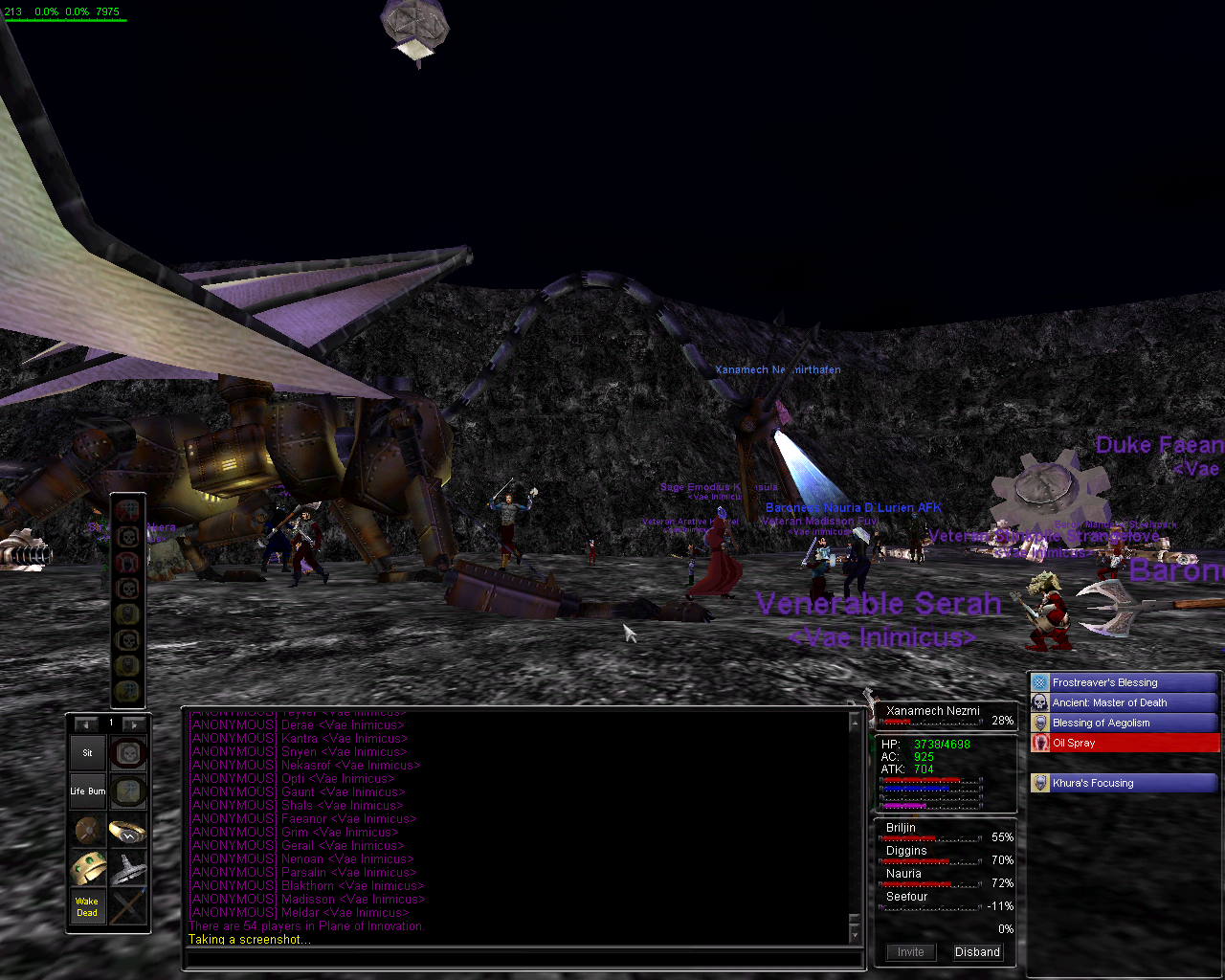The height and width of the screenshot is (980, 1225).
Task: Click the Sit hotbutton
Action: pyautogui.click(x=87, y=753)
